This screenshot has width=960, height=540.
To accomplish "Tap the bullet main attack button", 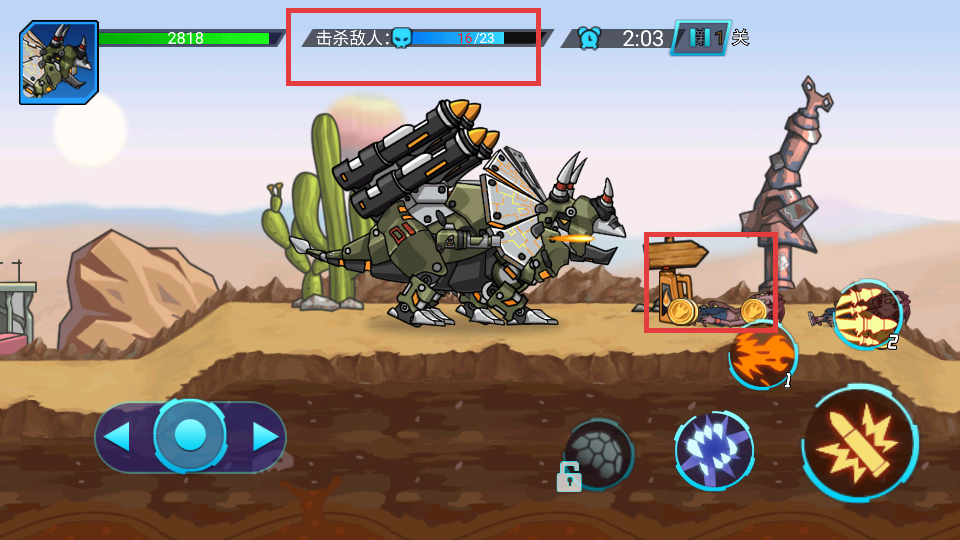I will click(x=860, y=442).
